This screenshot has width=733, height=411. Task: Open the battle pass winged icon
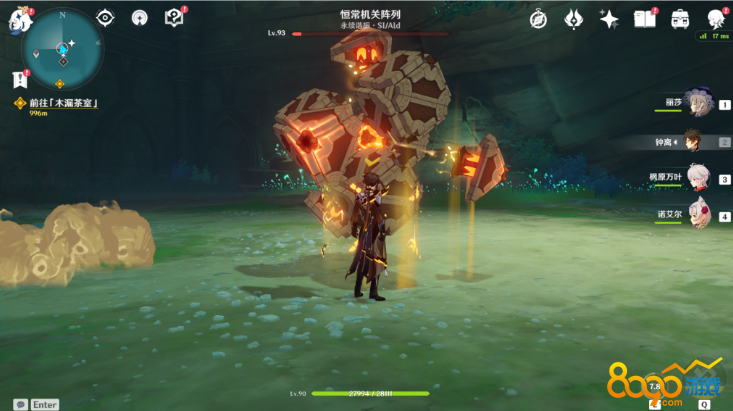tap(573, 18)
